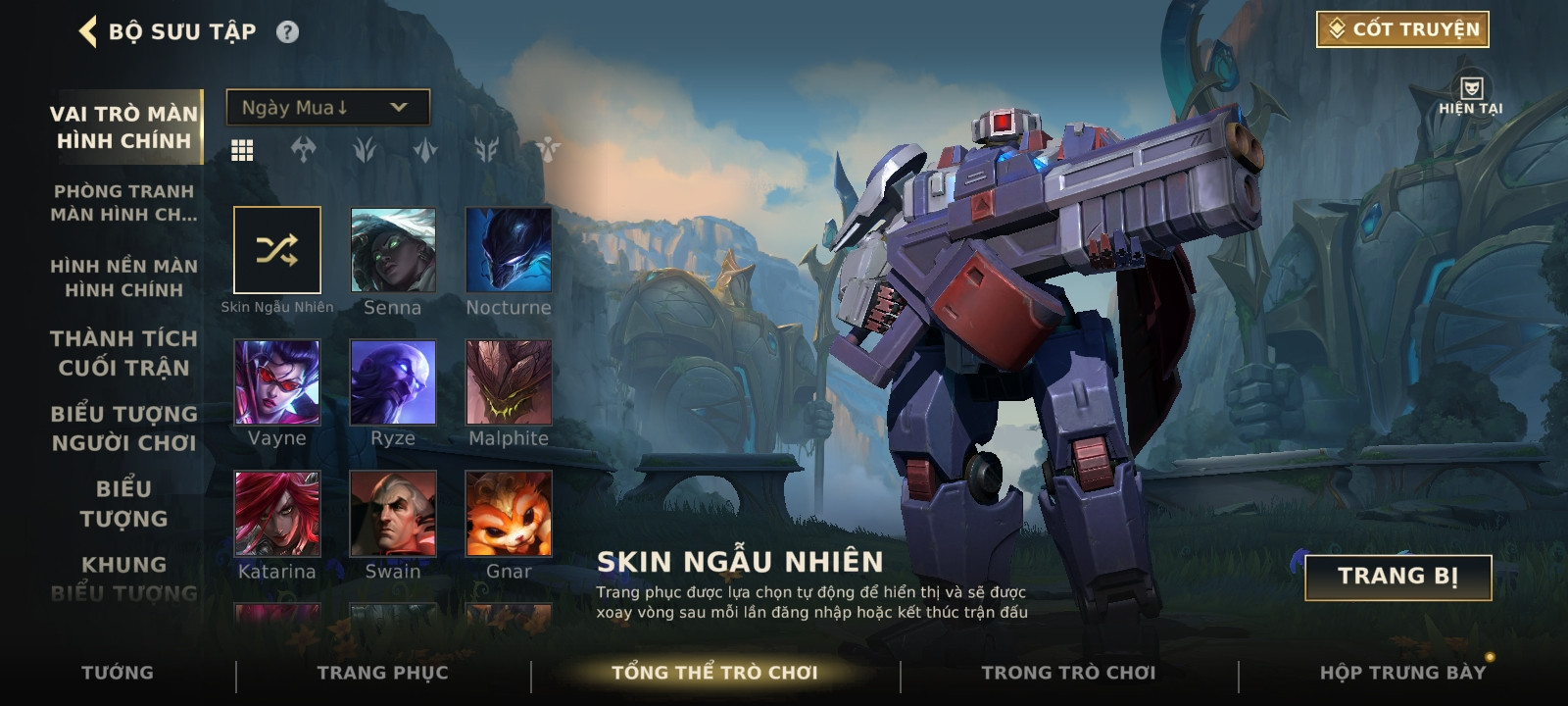1568x706 pixels.
Task: Select the Malphite champion portrait
Action: pyautogui.click(x=509, y=382)
